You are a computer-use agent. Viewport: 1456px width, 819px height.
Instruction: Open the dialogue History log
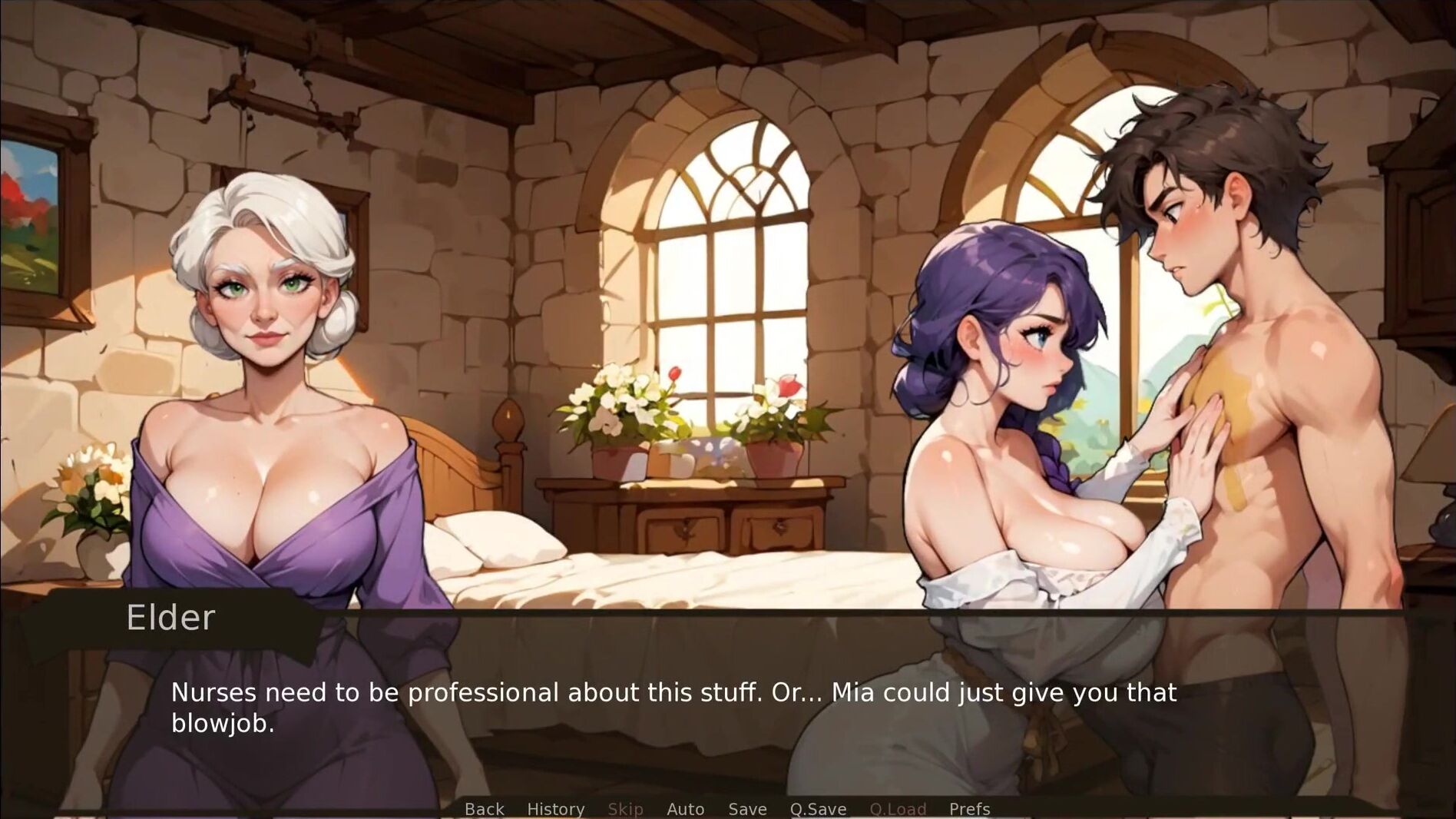point(555,809)
